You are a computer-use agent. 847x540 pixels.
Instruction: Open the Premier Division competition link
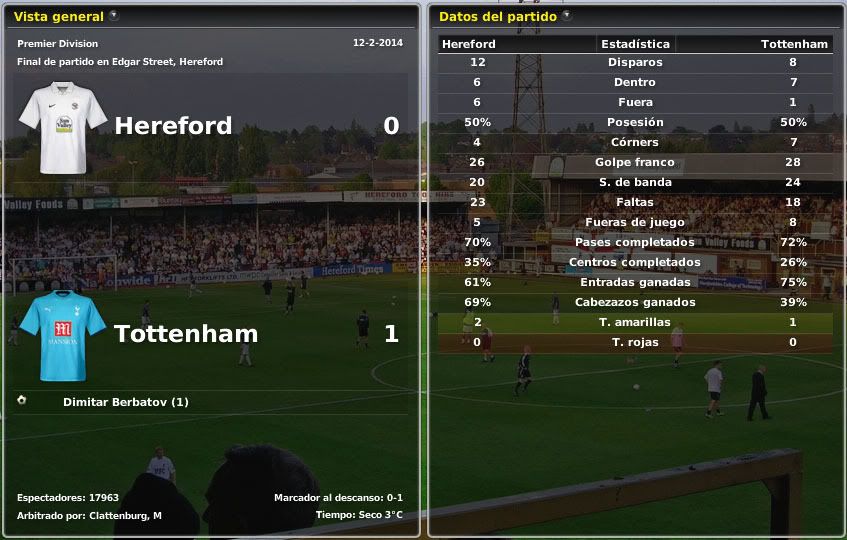click(x=57, y=44)
